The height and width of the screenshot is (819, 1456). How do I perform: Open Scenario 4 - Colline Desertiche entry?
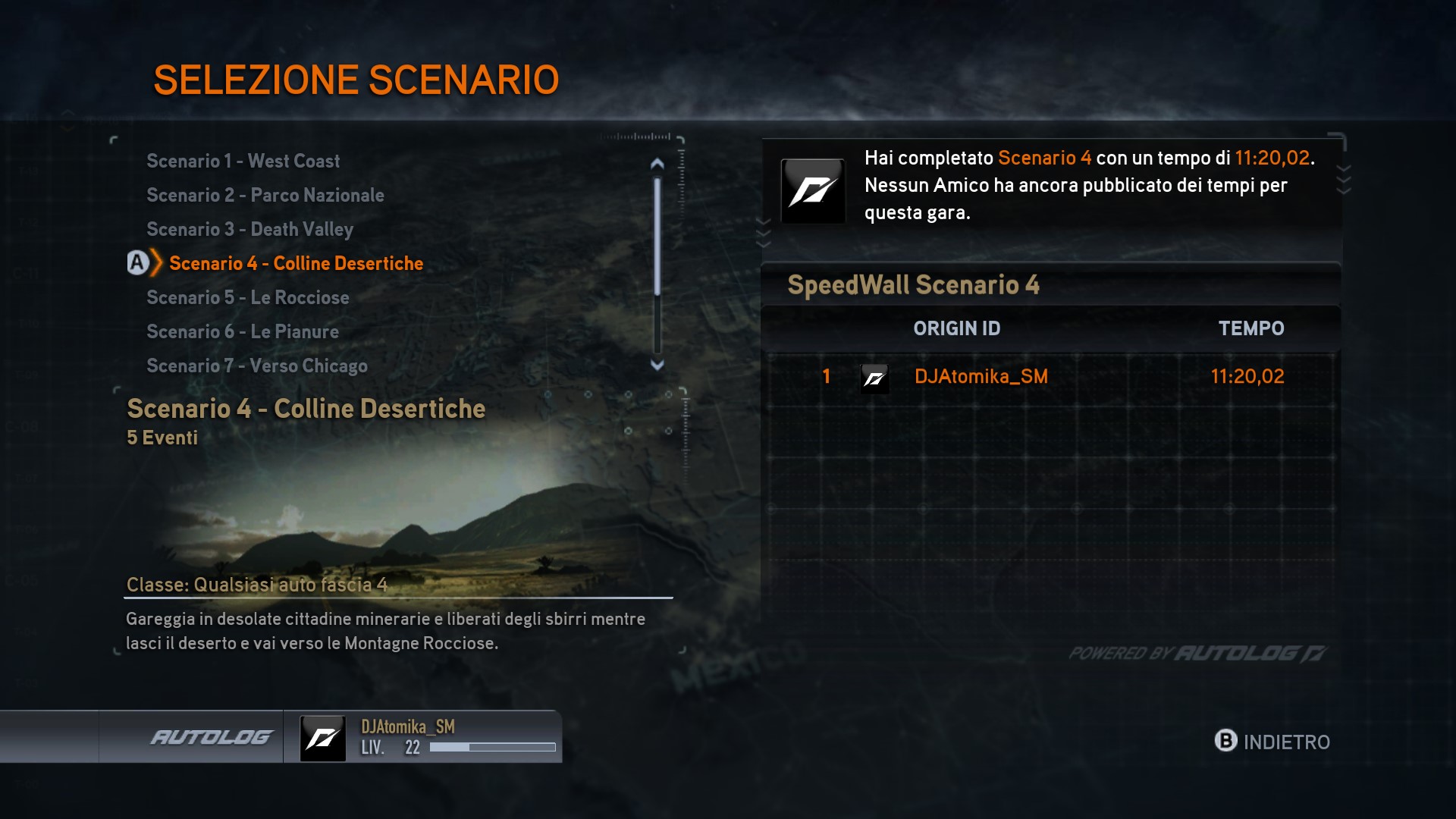(296, 263)
